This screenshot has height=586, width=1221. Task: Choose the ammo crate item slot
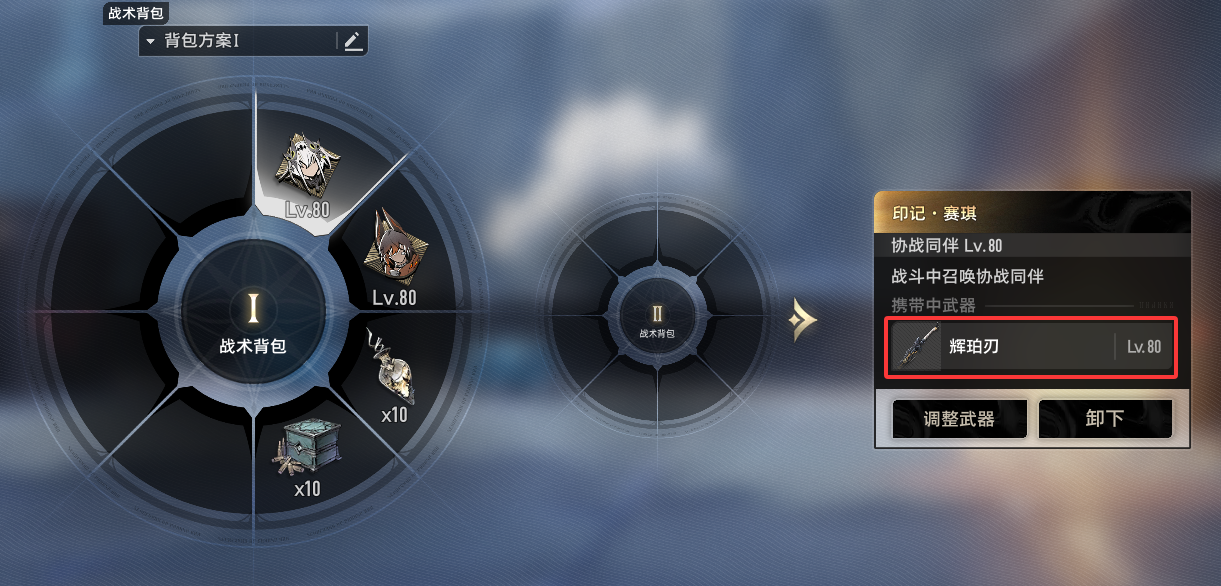307,450
